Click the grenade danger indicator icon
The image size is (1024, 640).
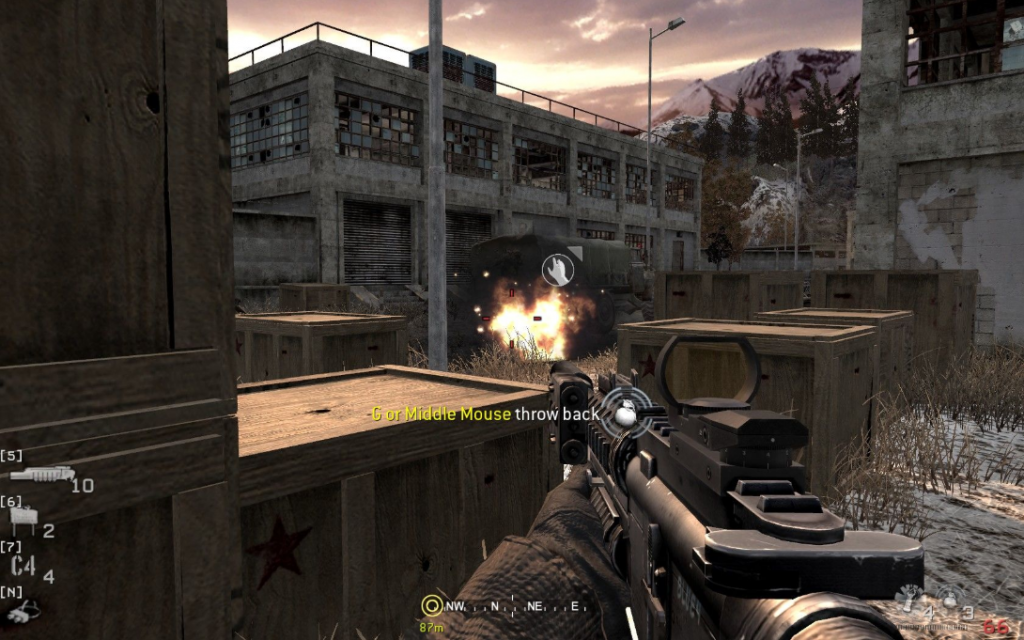[x=626, y=412]
